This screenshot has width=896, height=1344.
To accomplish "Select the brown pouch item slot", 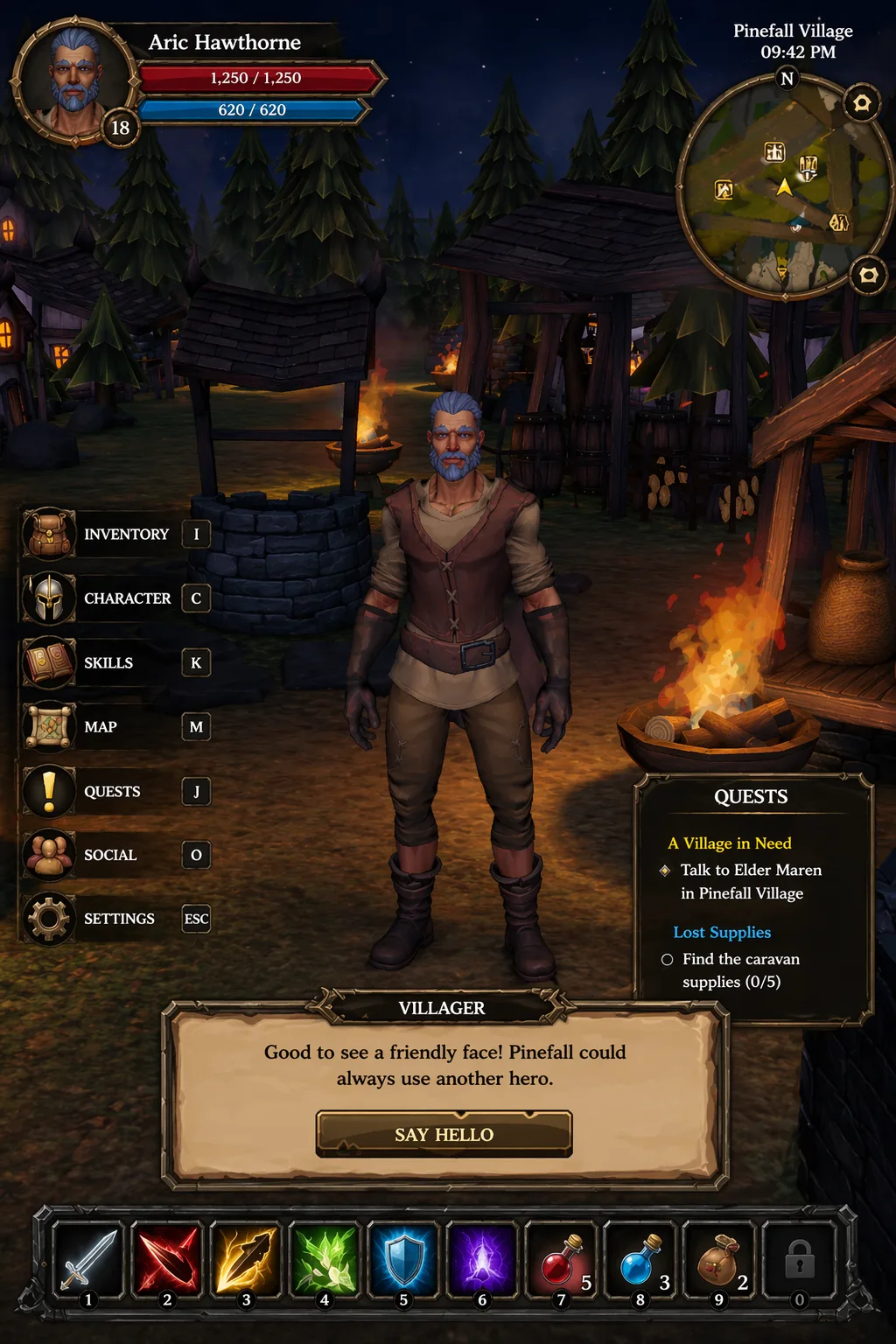I will (x=718, y=1260).
